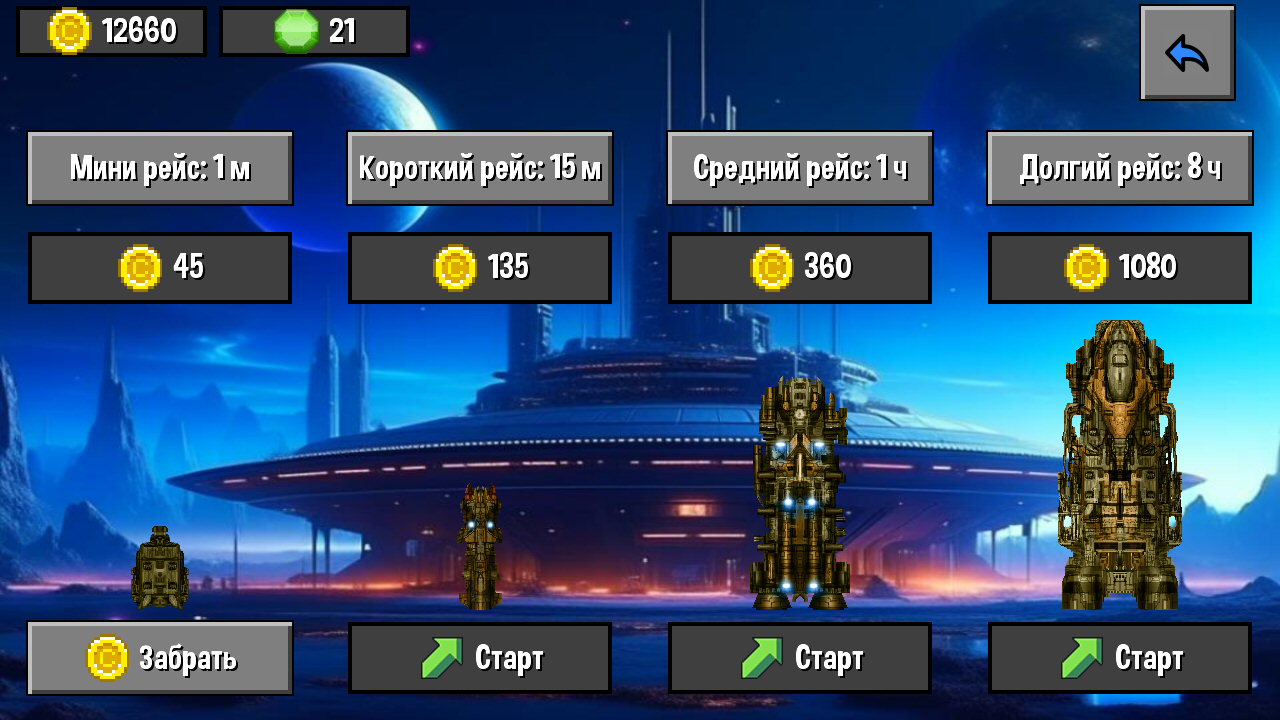Viewport: 1280px width, 720px height.
Task: Select the rocket ship for the short flight
Action: tap(478, 545)
